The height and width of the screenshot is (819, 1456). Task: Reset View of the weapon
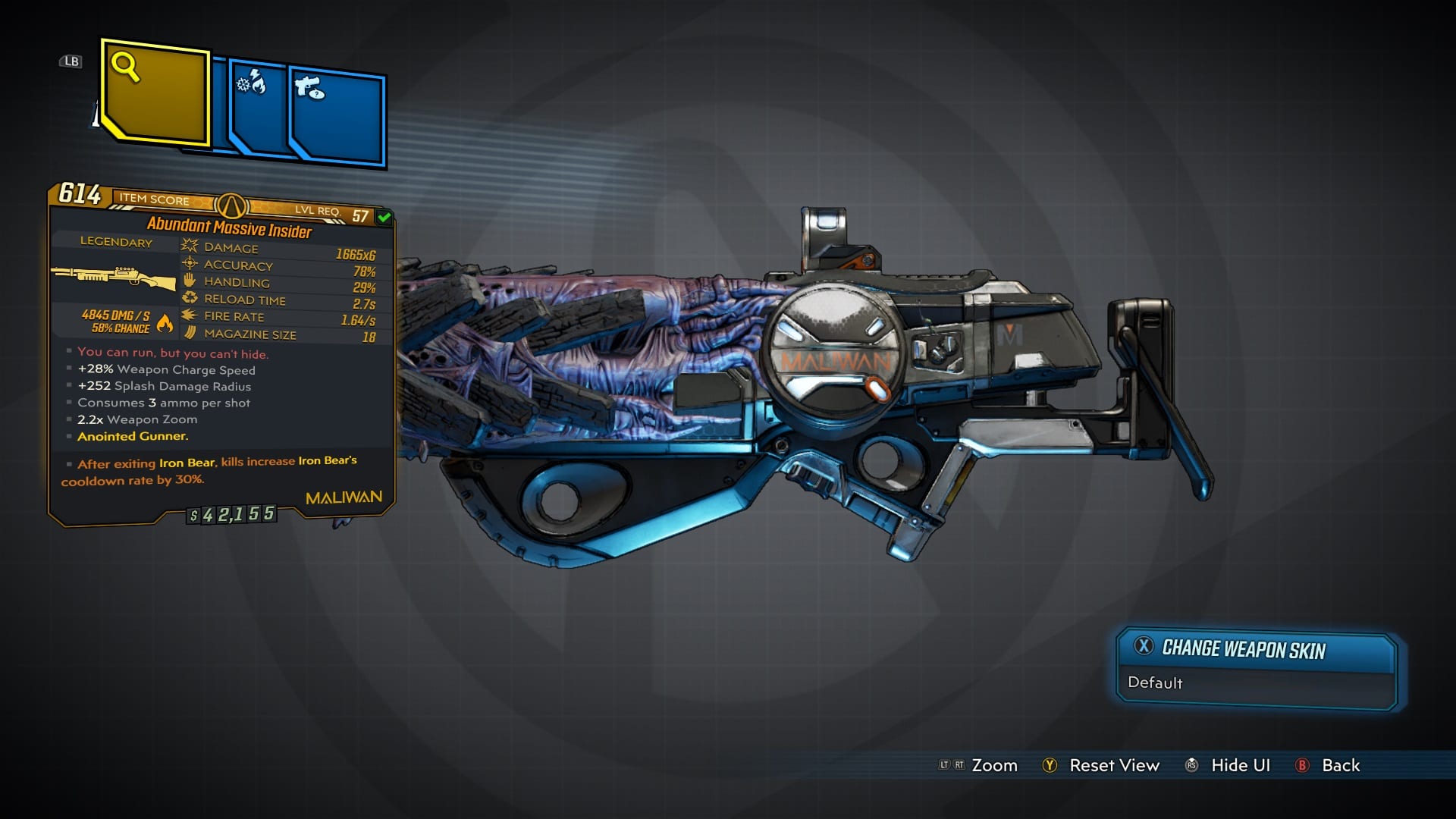tap(1113, 766)
